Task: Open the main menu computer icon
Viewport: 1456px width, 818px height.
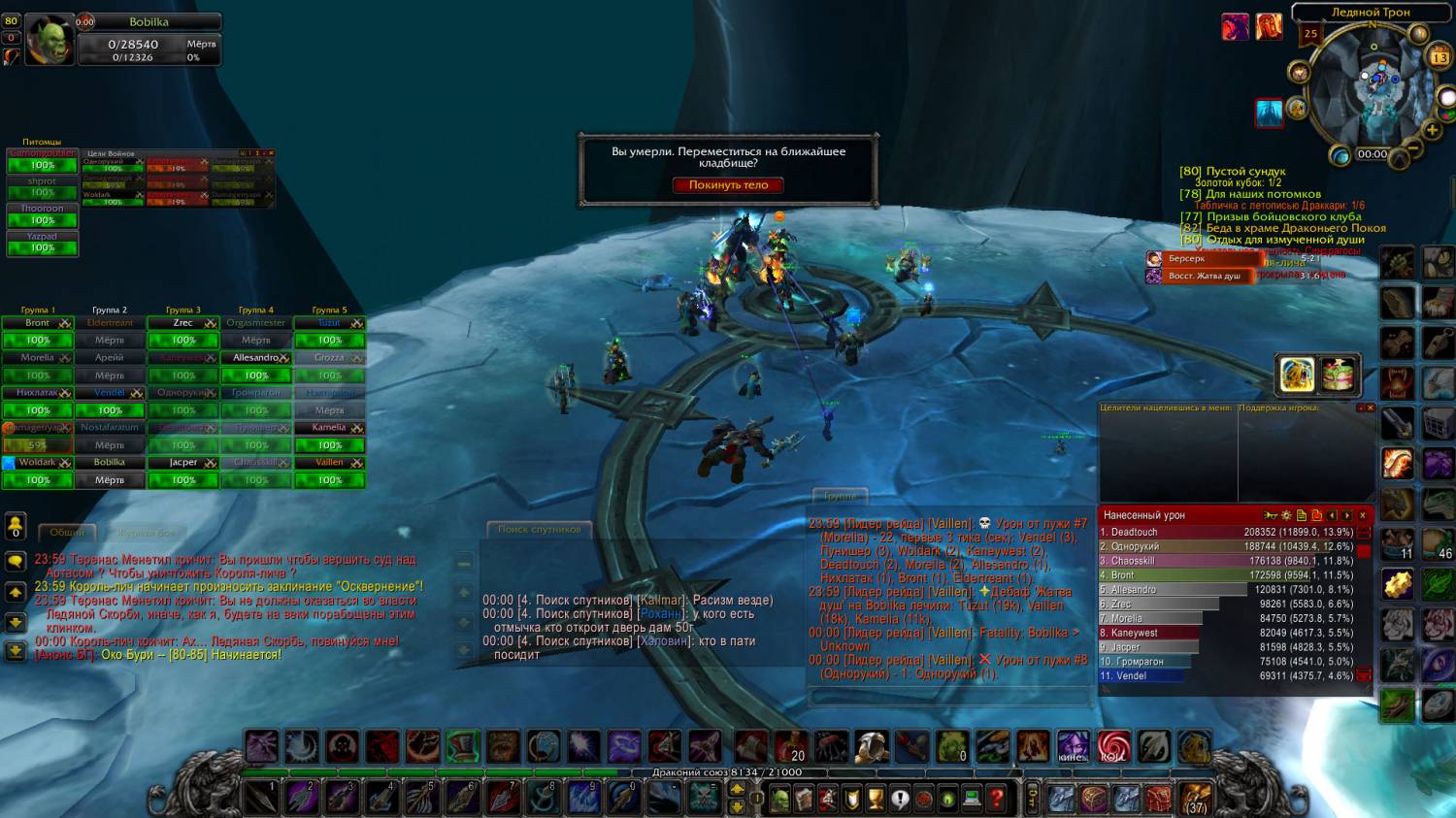Action: [972, 799]
